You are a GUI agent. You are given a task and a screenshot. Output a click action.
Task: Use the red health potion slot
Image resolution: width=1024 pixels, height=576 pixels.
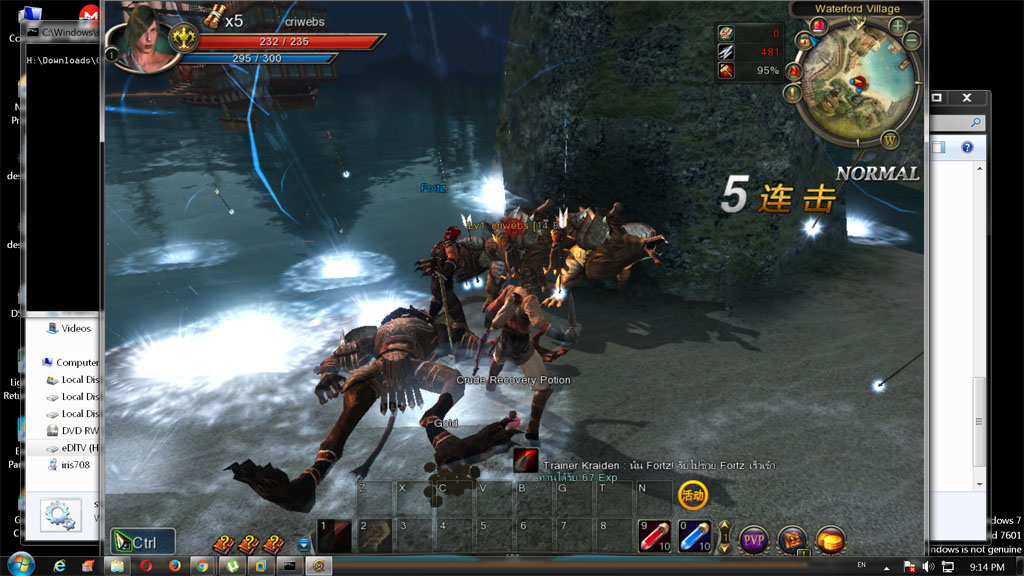[655, 536]
